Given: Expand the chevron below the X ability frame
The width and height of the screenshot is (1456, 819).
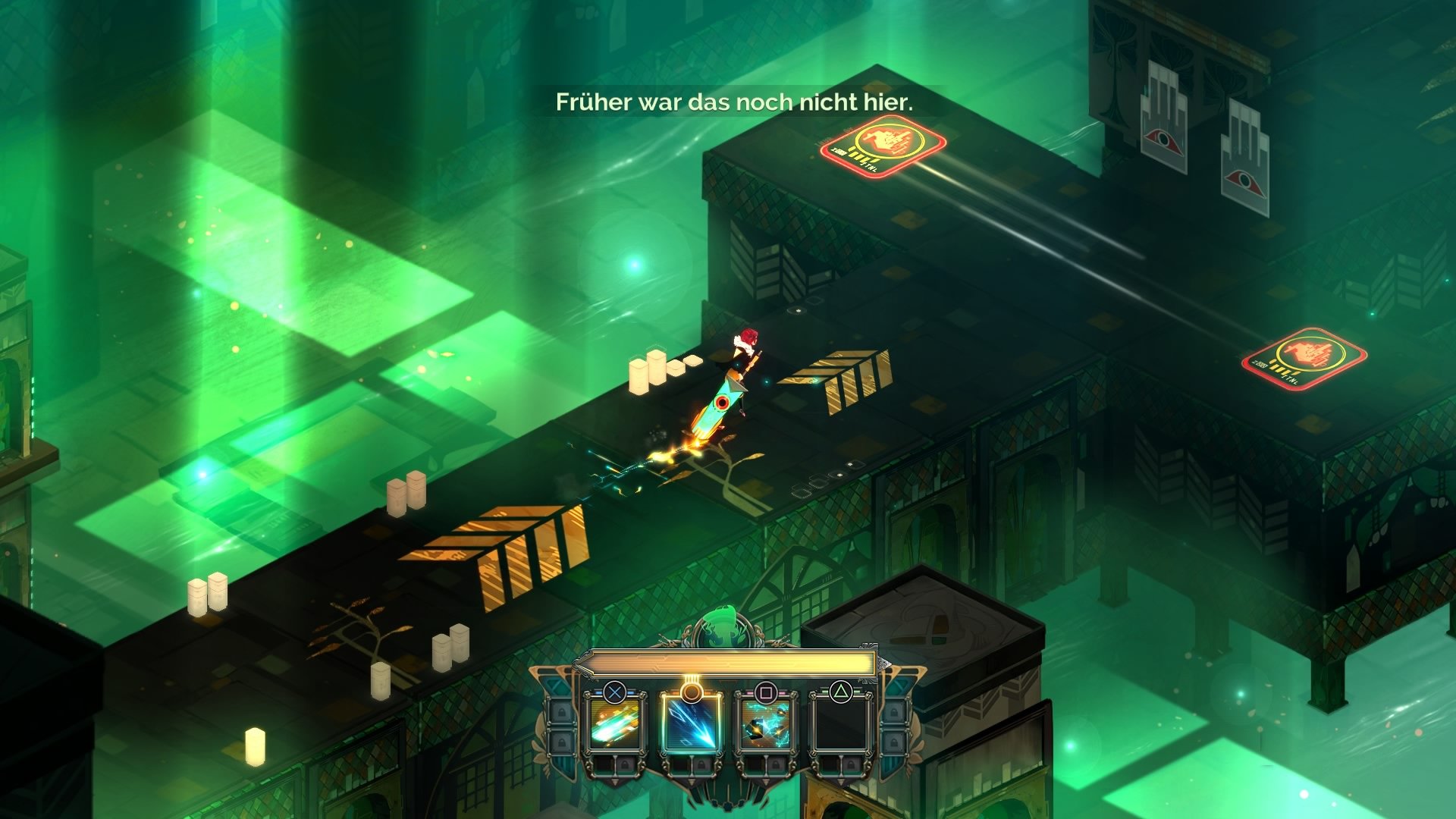Looking at the screenshot, I should [x=614, y=782].
